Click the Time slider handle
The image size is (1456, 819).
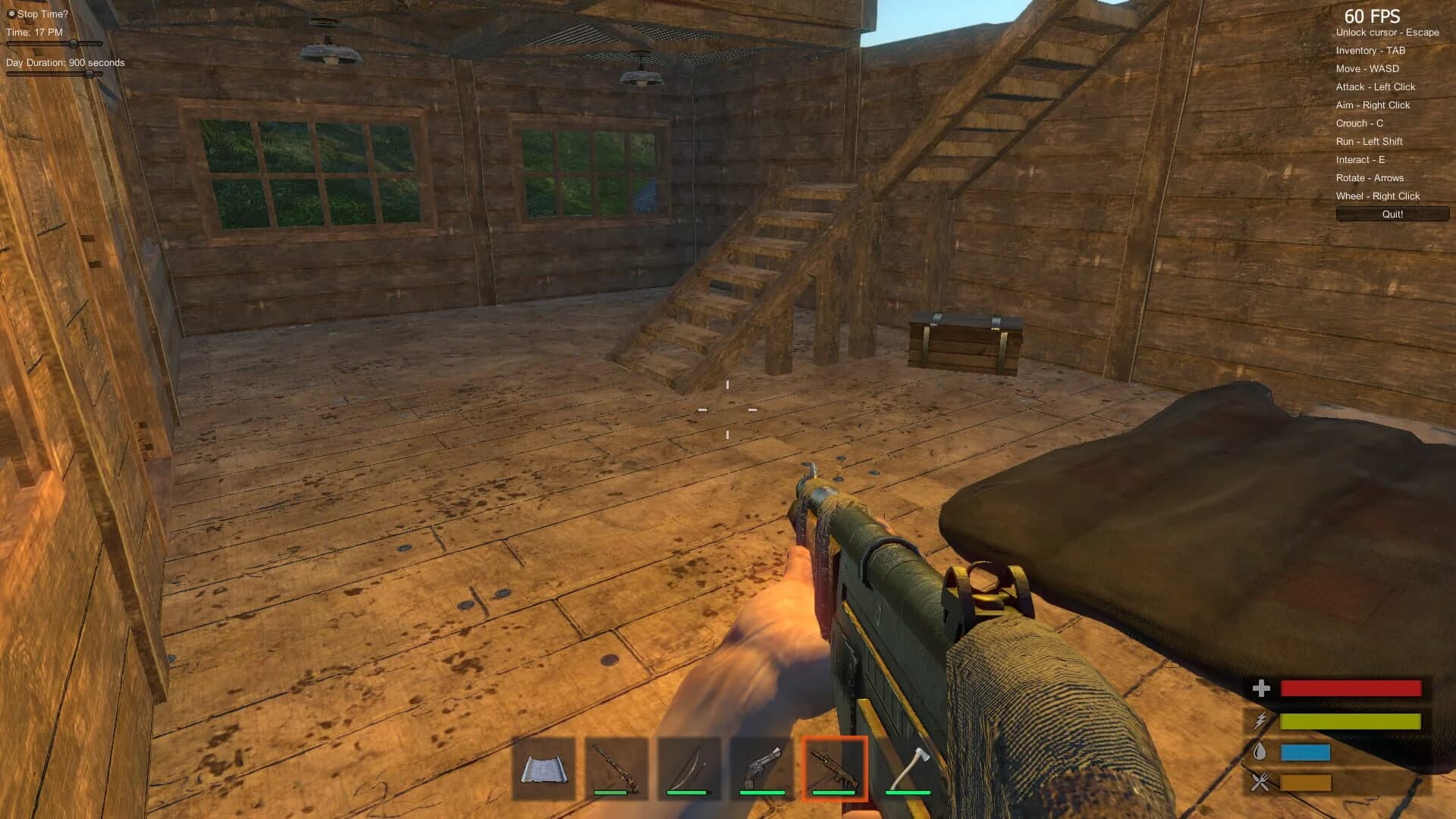74,44
